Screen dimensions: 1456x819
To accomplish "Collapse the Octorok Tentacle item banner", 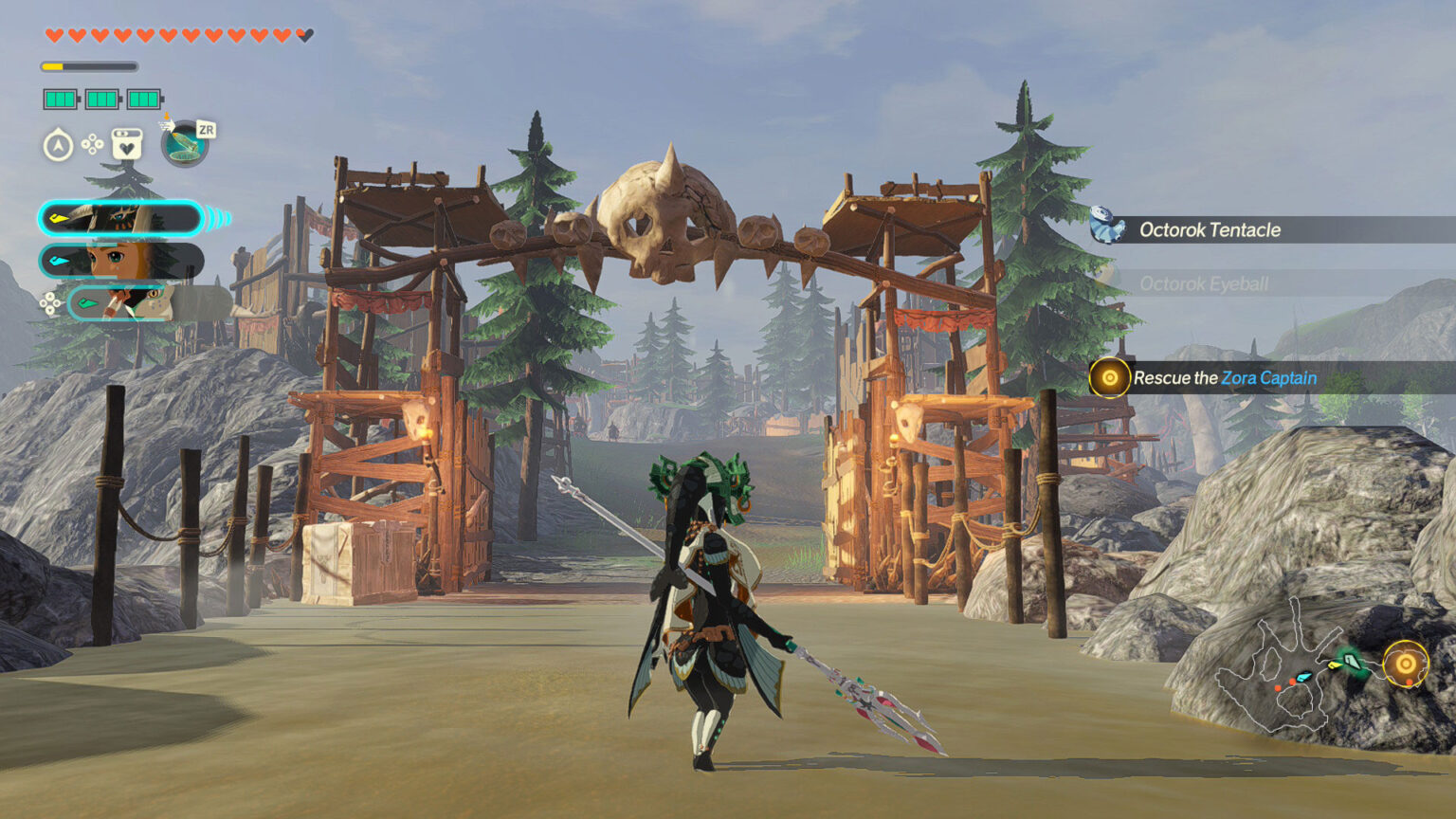I will click(1209, 229).
